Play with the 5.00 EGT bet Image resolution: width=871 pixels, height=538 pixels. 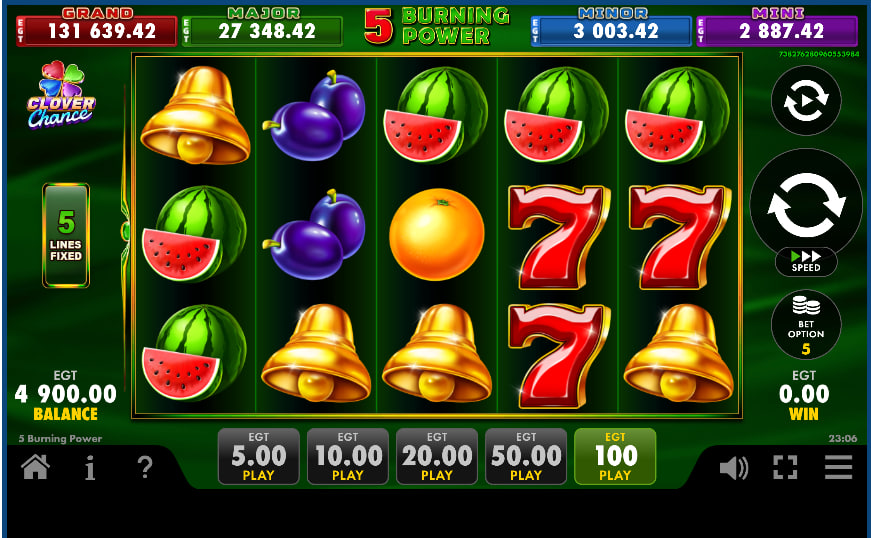[258, 457]
